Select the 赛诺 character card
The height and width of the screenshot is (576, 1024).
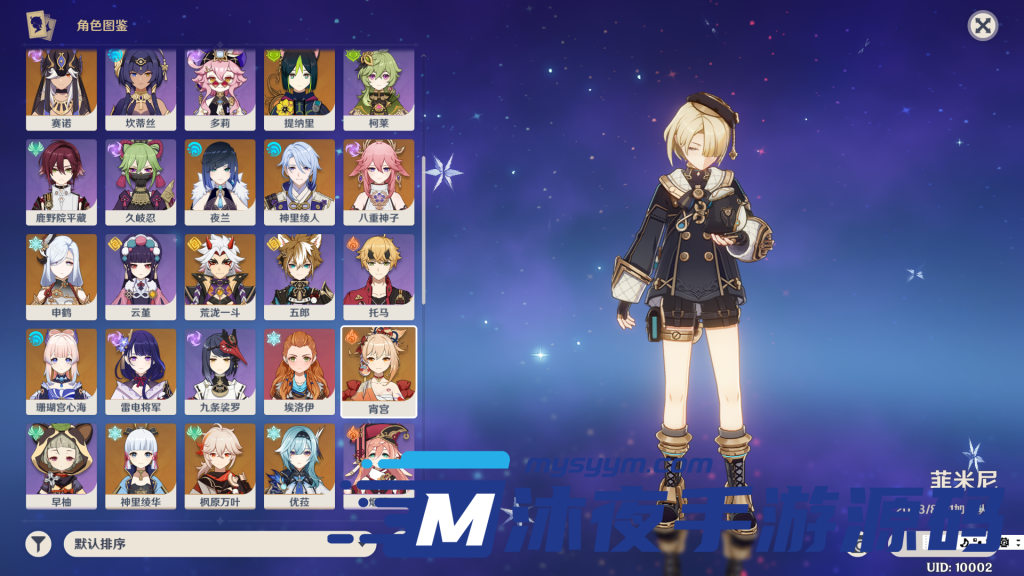61,87
